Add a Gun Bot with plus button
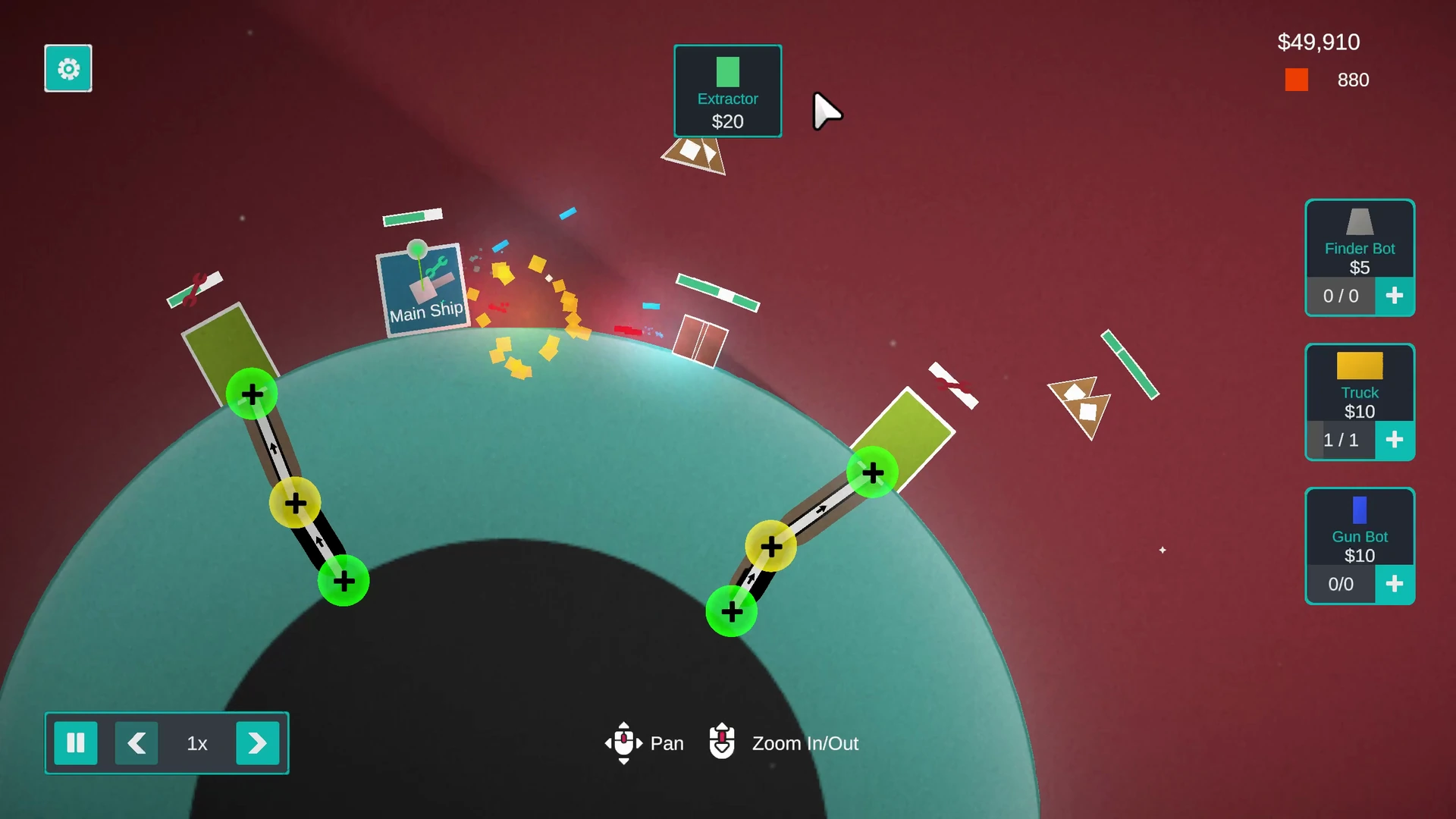1456x819 pixels. point(1394,584)
